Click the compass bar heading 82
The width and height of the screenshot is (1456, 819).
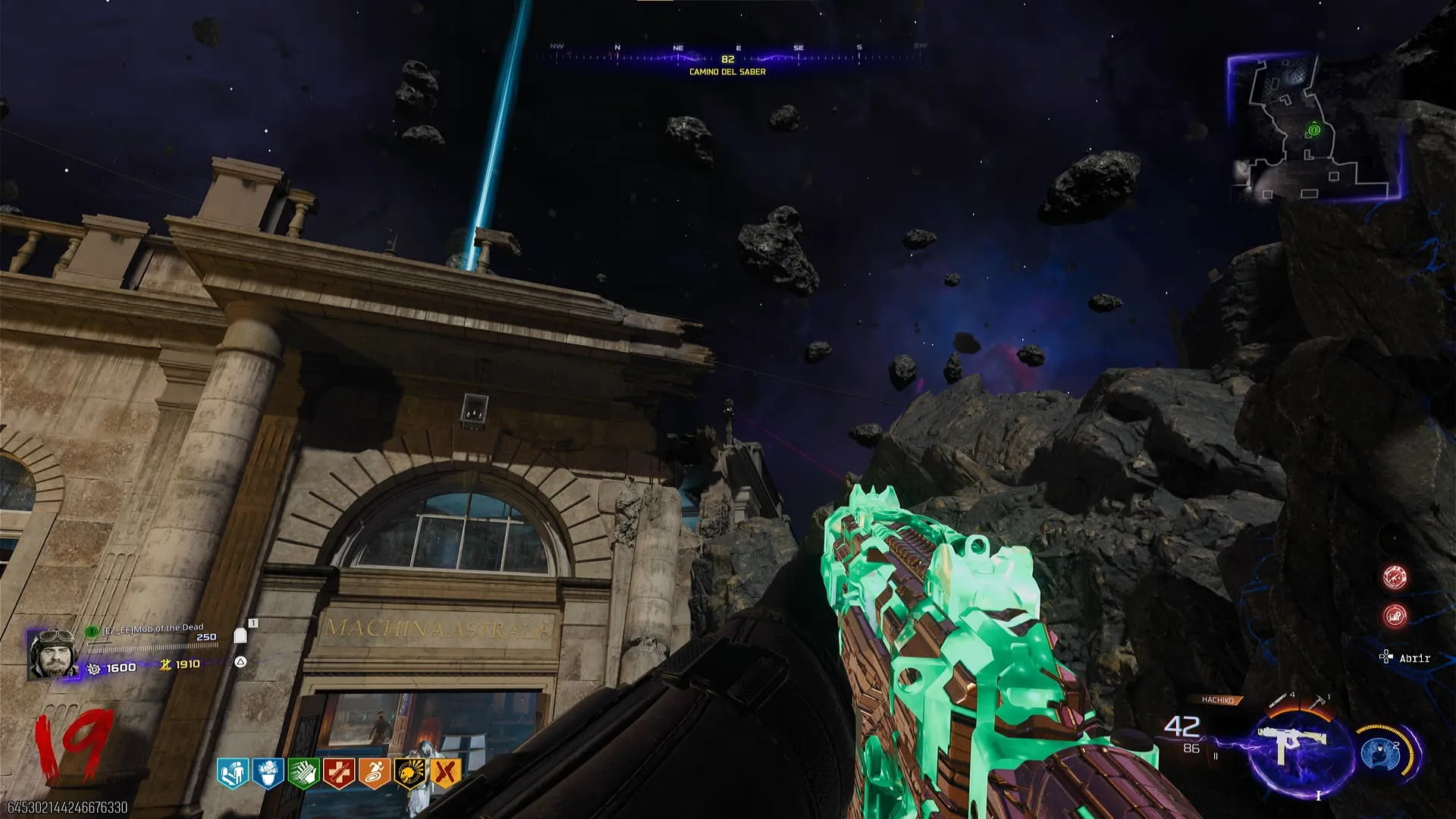(x=727, y=58)
